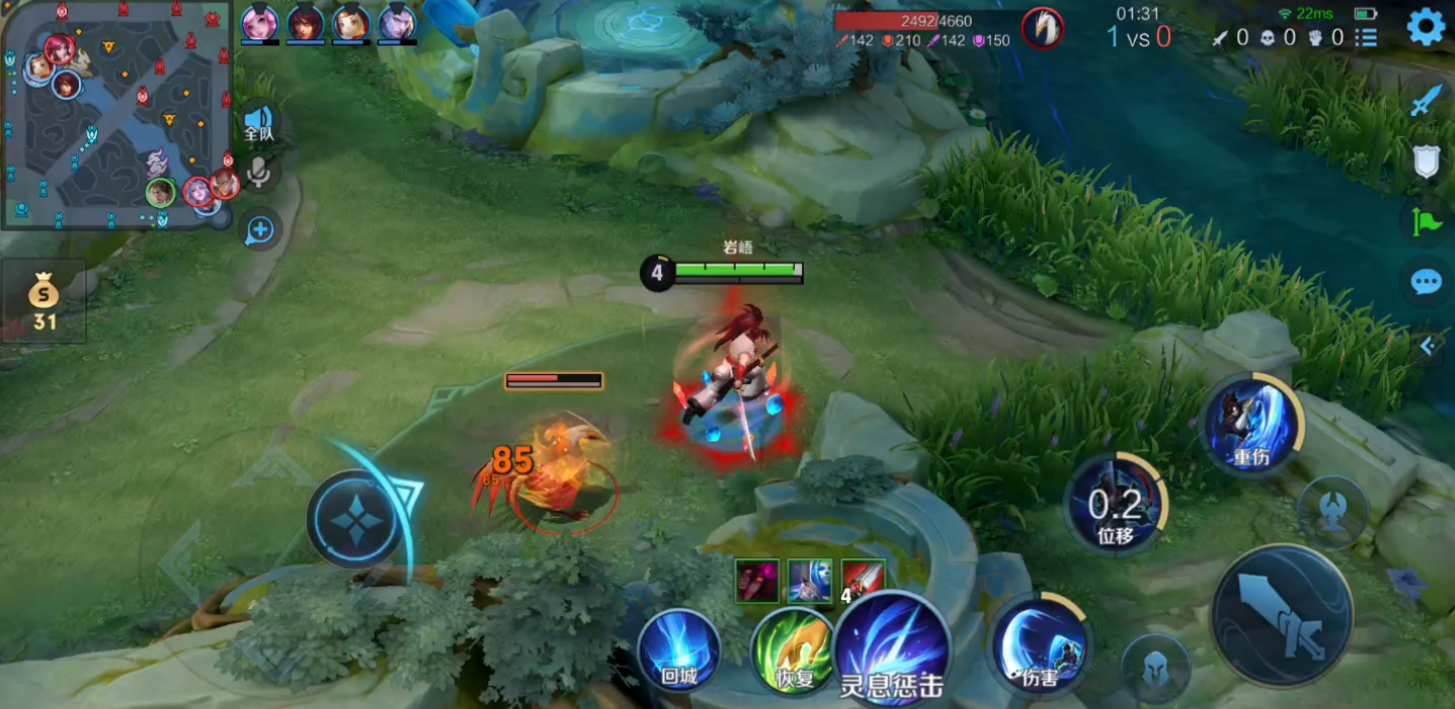This screenshot has height=709, width=1455.
Task: Open the quick chat bubble
Action: click(1427, 282)
